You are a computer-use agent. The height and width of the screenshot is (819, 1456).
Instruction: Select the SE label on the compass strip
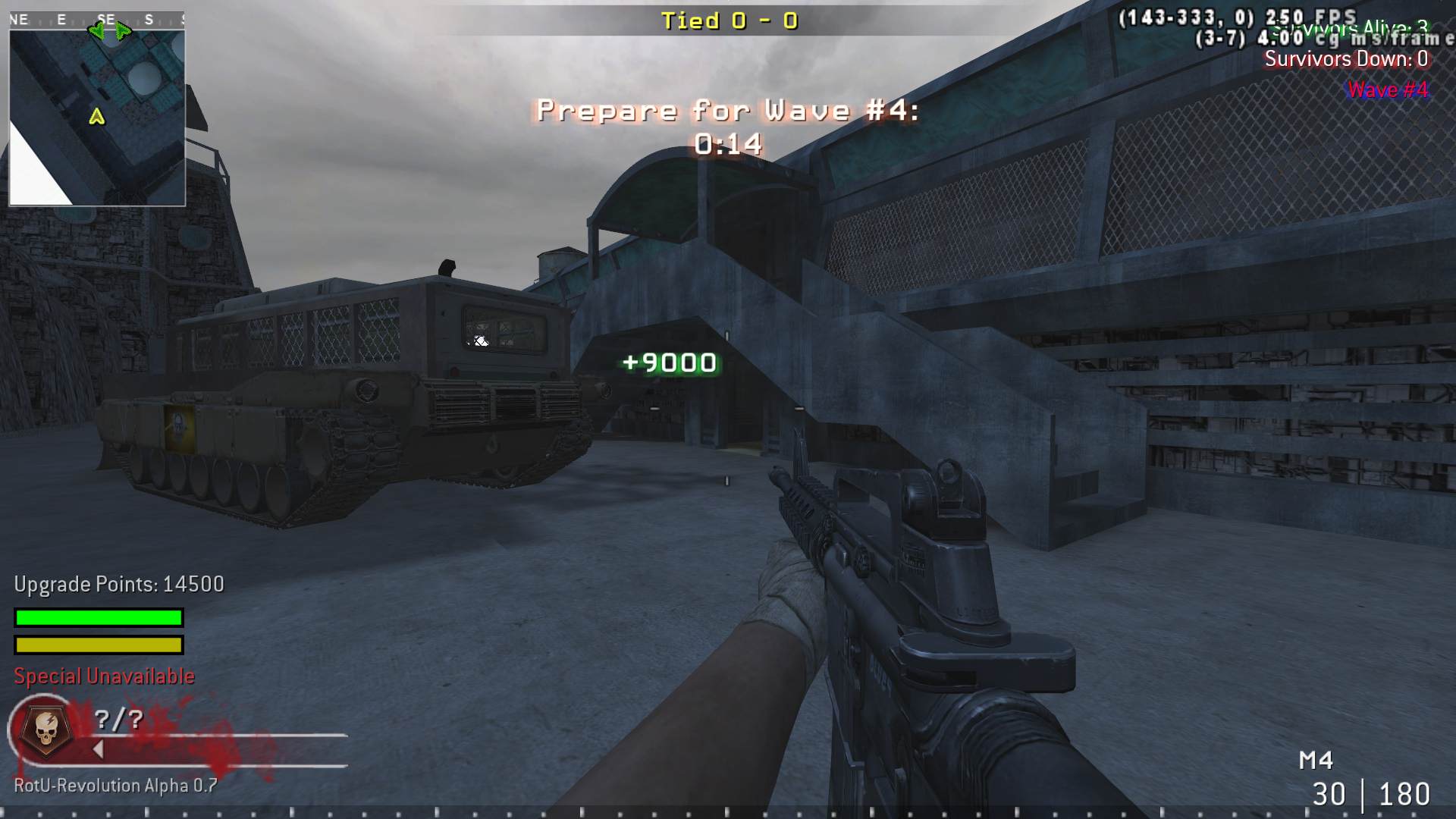point(106,20)
